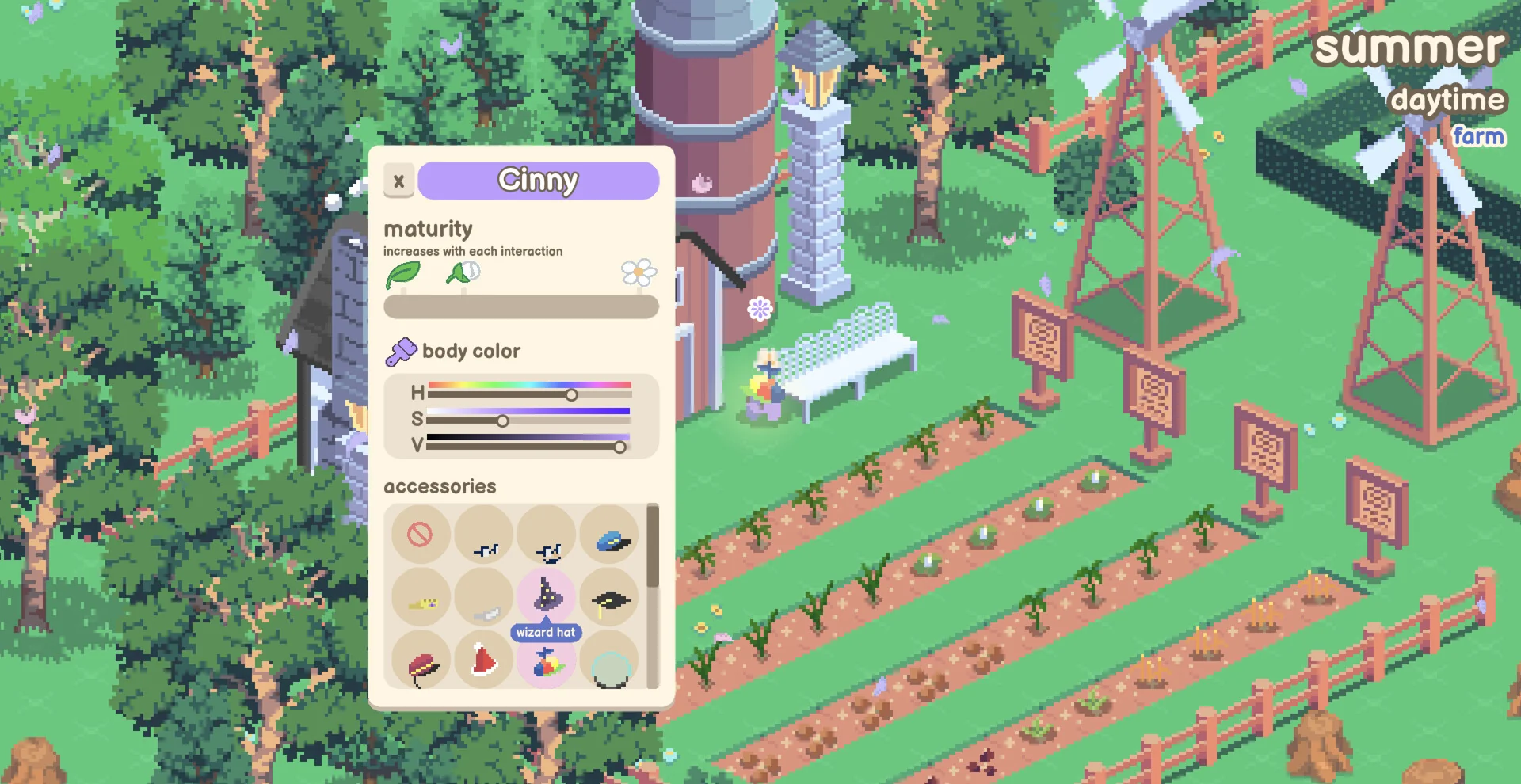Click the Cinny name field
The image size is (1521, 784).
pos(538,181)
